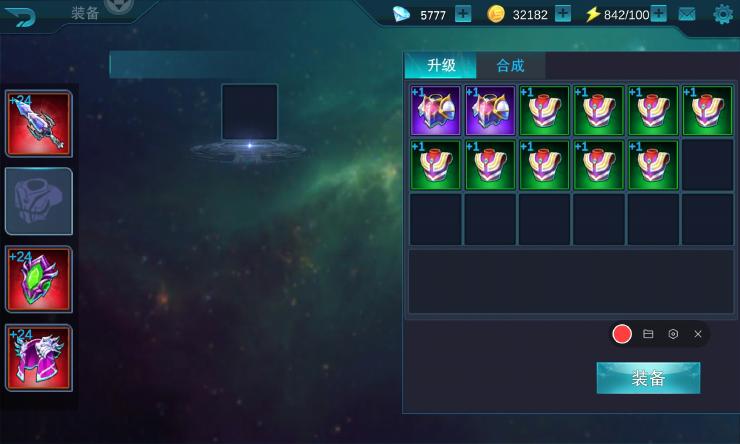Switch to the 合成 synthesis tab
The width and height of the screenshot is (740, 444).
[x=510, y=65]
